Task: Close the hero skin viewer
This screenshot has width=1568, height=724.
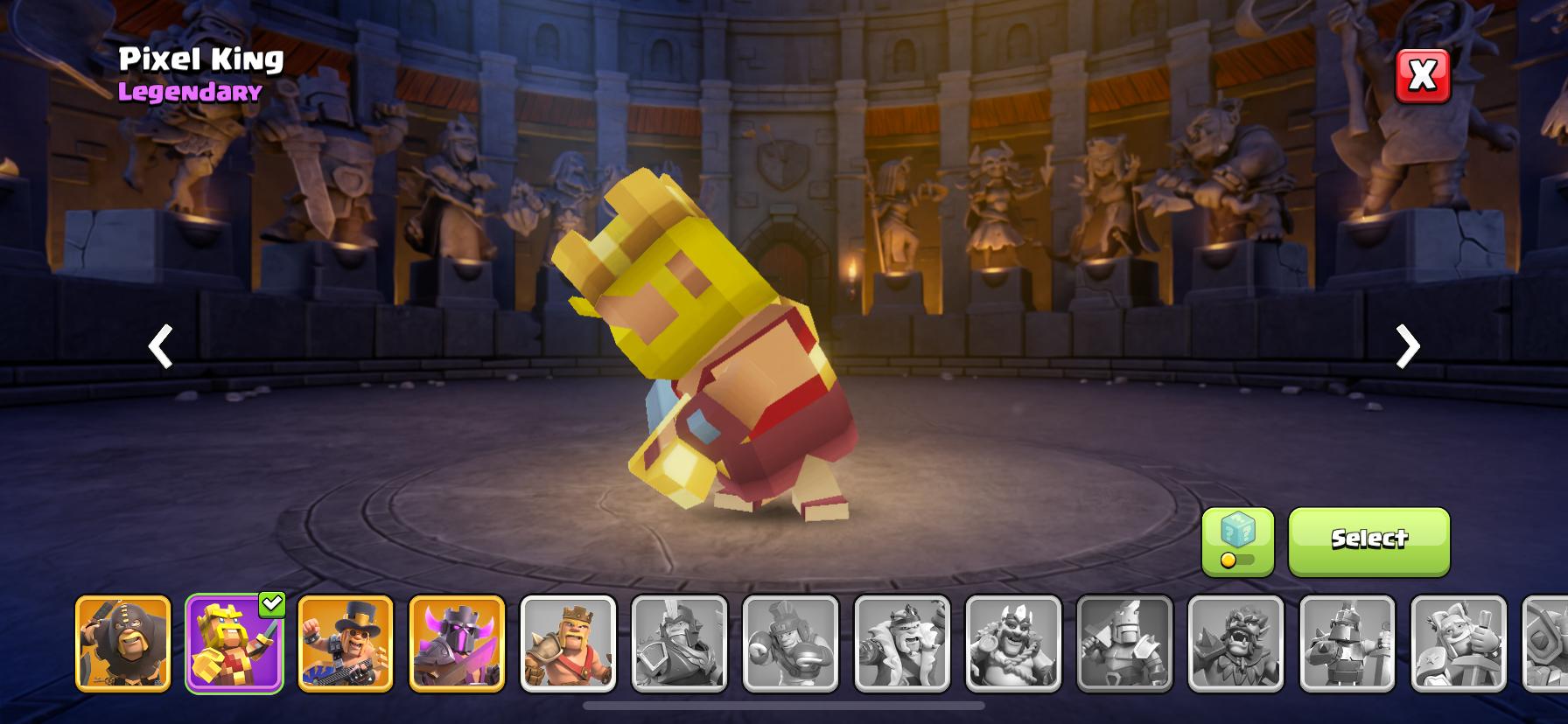Action: tap(1422, 76)
